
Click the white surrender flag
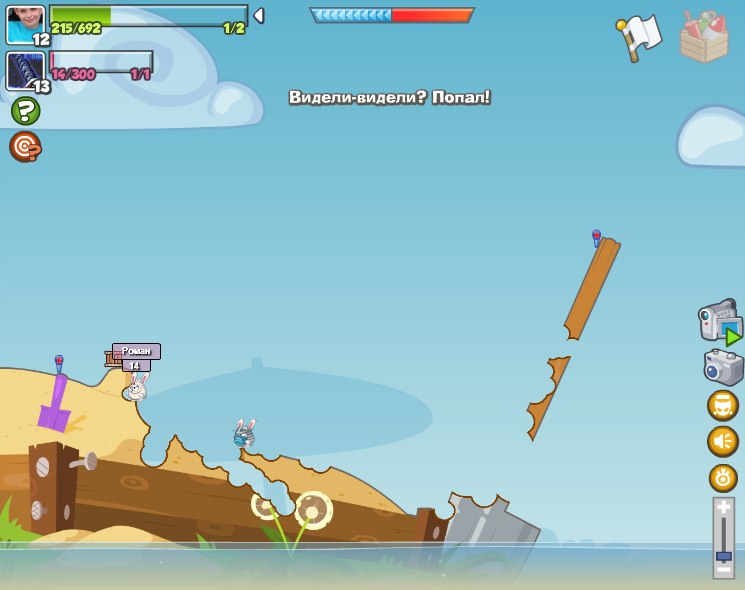pos(639,37)
